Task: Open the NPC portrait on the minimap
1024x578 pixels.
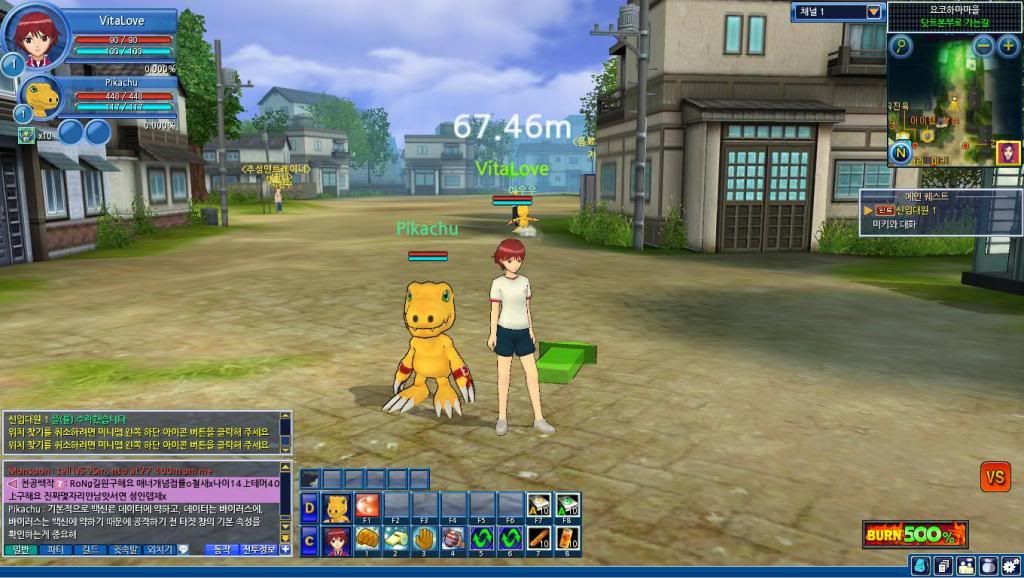Action: tap(1007, 153)
